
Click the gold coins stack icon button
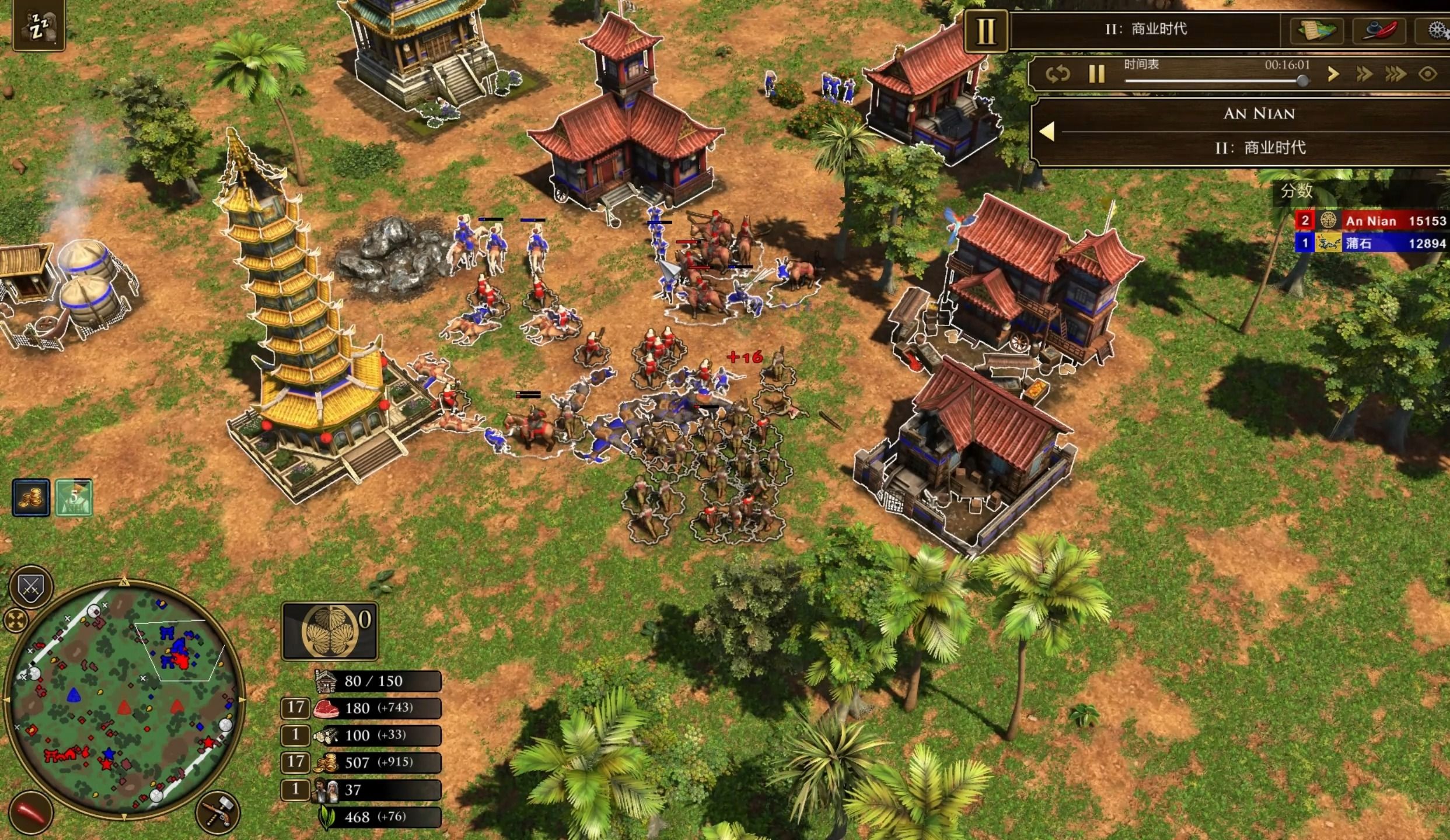click(x=31, y=498)
